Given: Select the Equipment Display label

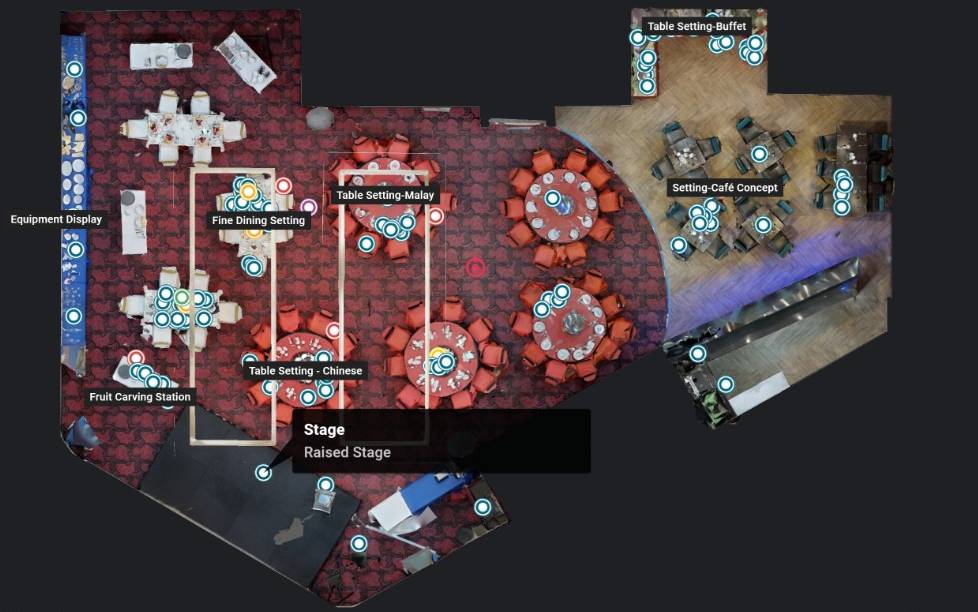Looking at the screenshot, I should click(56, 219).
